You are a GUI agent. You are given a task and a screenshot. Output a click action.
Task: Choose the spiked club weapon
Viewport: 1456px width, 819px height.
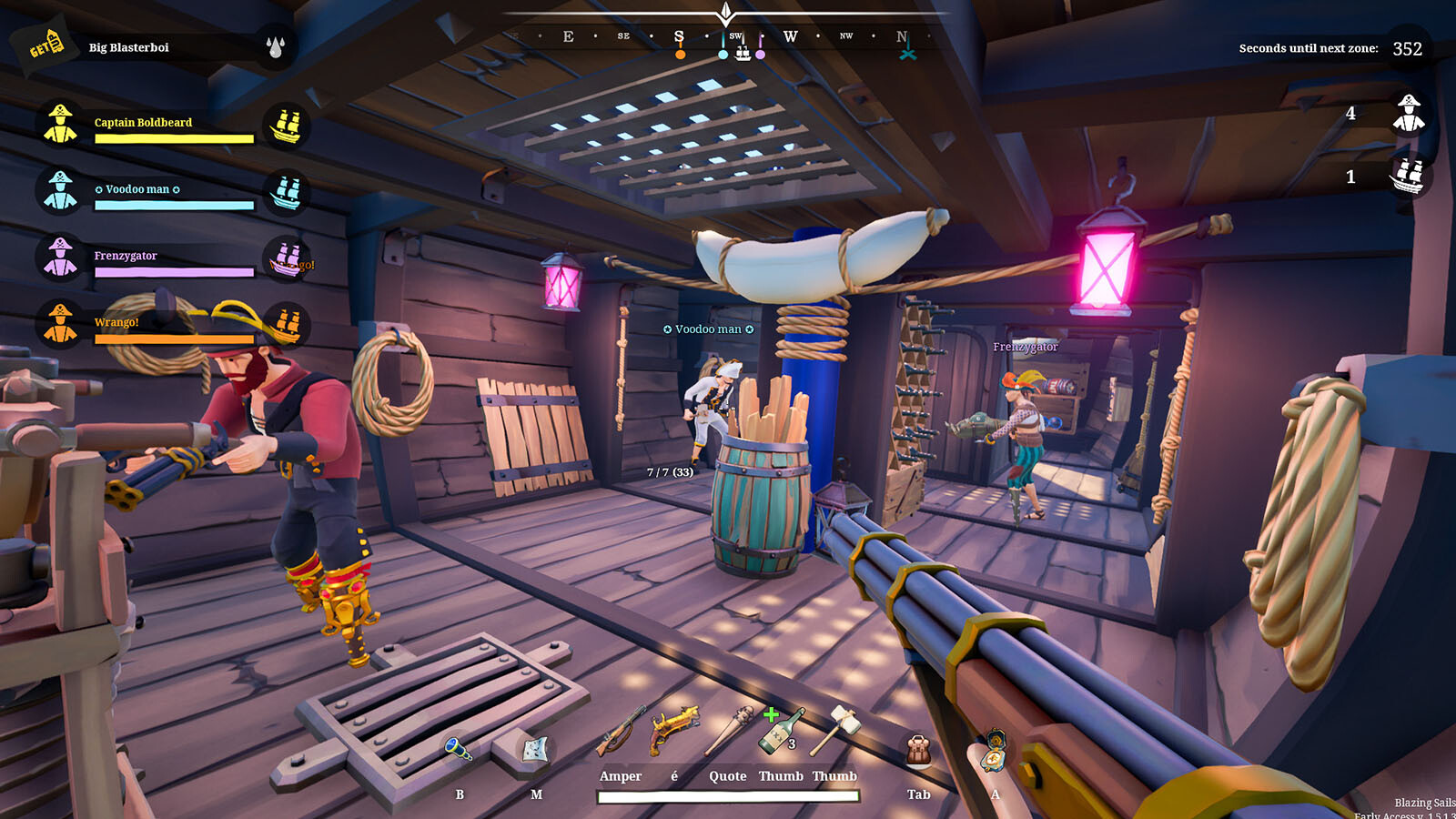pyautogui.click(x=728, y=731)
